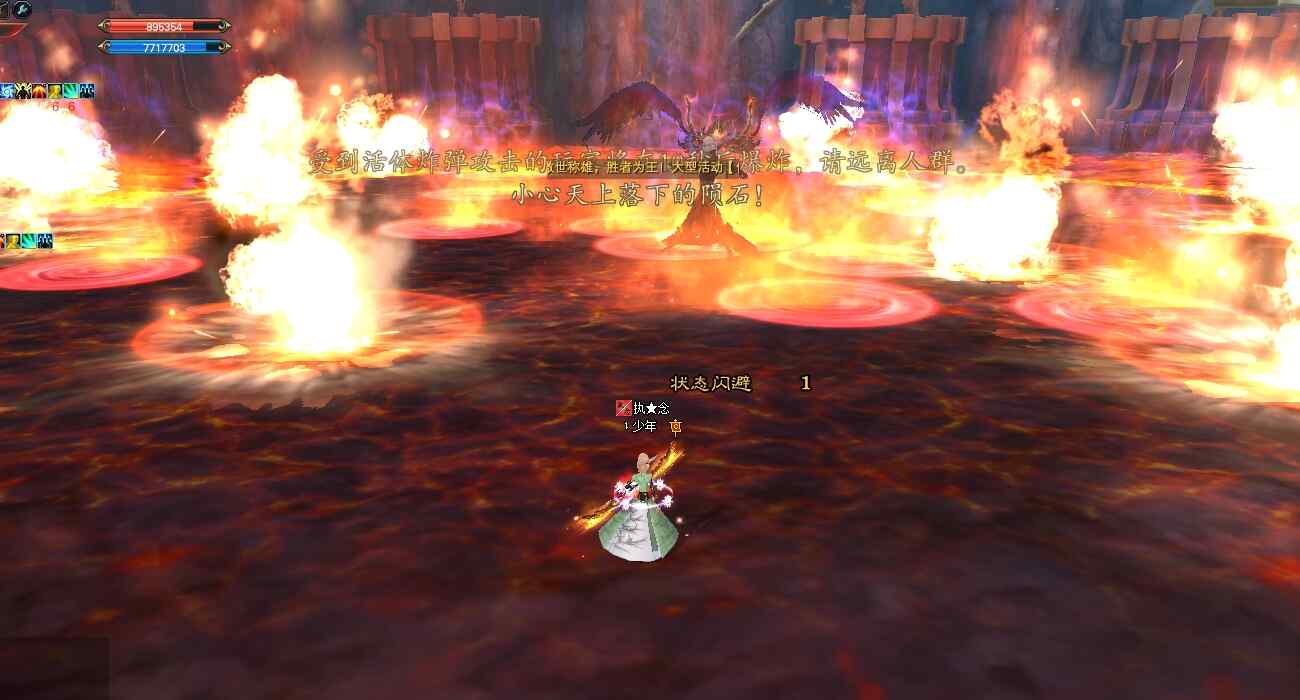Inspect the blue group-of-figures buff icon under health bar

pyautogui.click(x=87, y=91)
